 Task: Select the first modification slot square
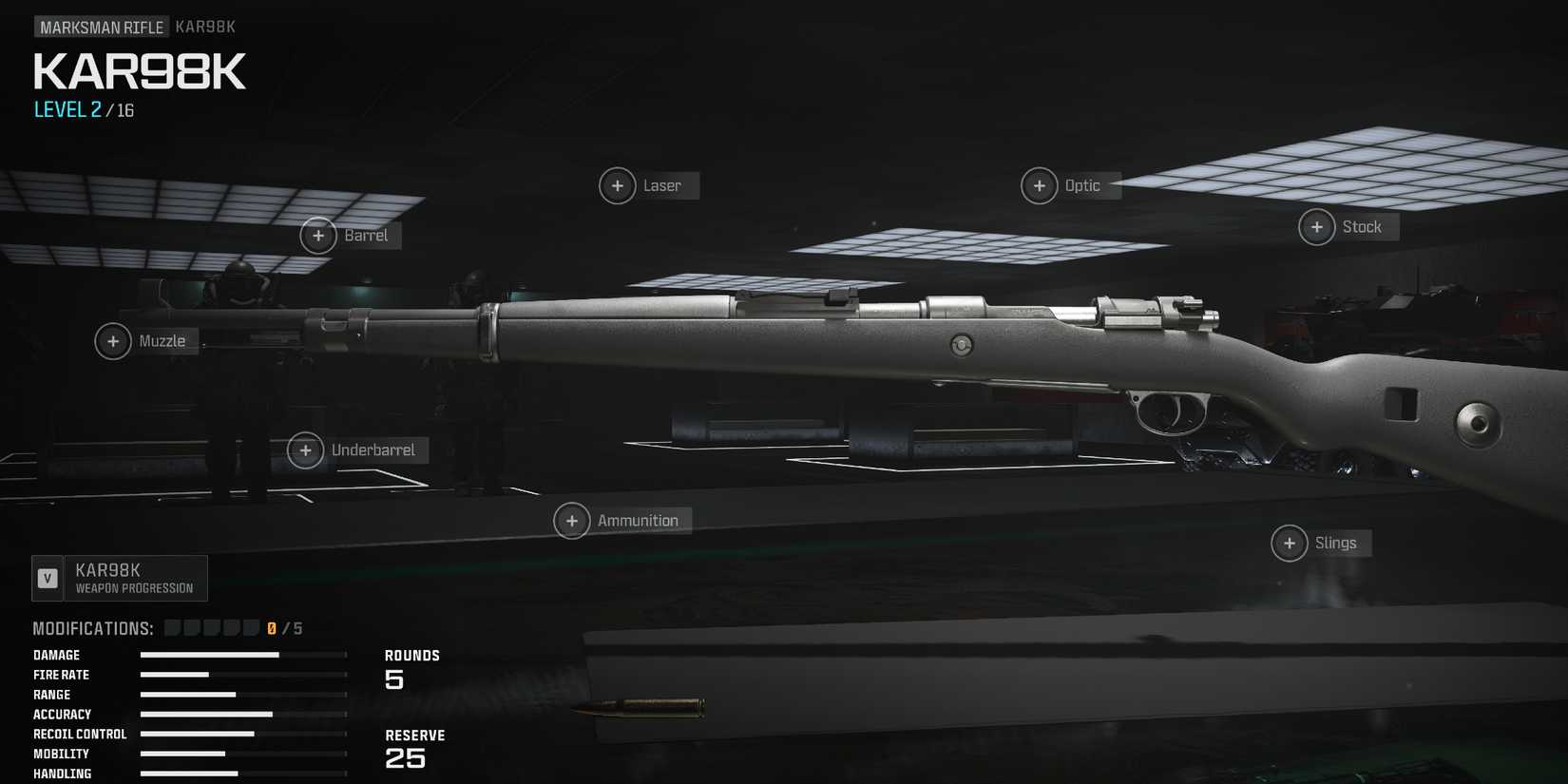[x=172, y=627]
